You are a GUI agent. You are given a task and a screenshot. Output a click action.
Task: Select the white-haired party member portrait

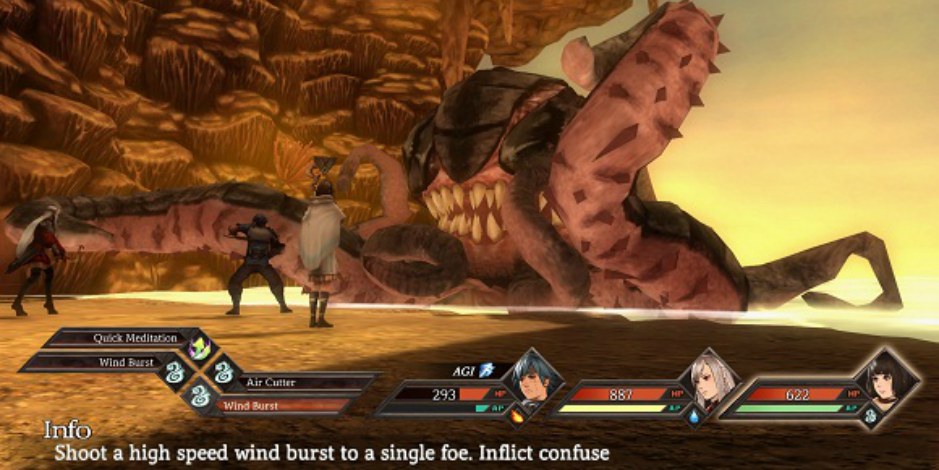(708, 381)
